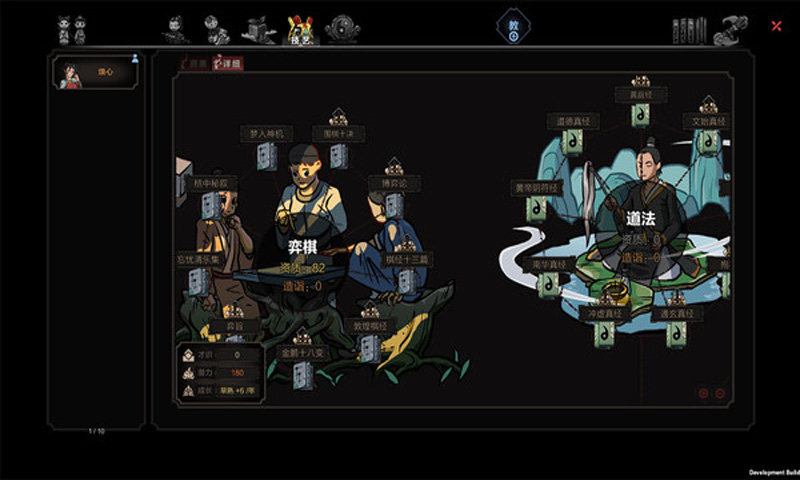Choose the 橘中秘 skill book
800x480 pixels.
pyautogui.click(x=211, y=204)
